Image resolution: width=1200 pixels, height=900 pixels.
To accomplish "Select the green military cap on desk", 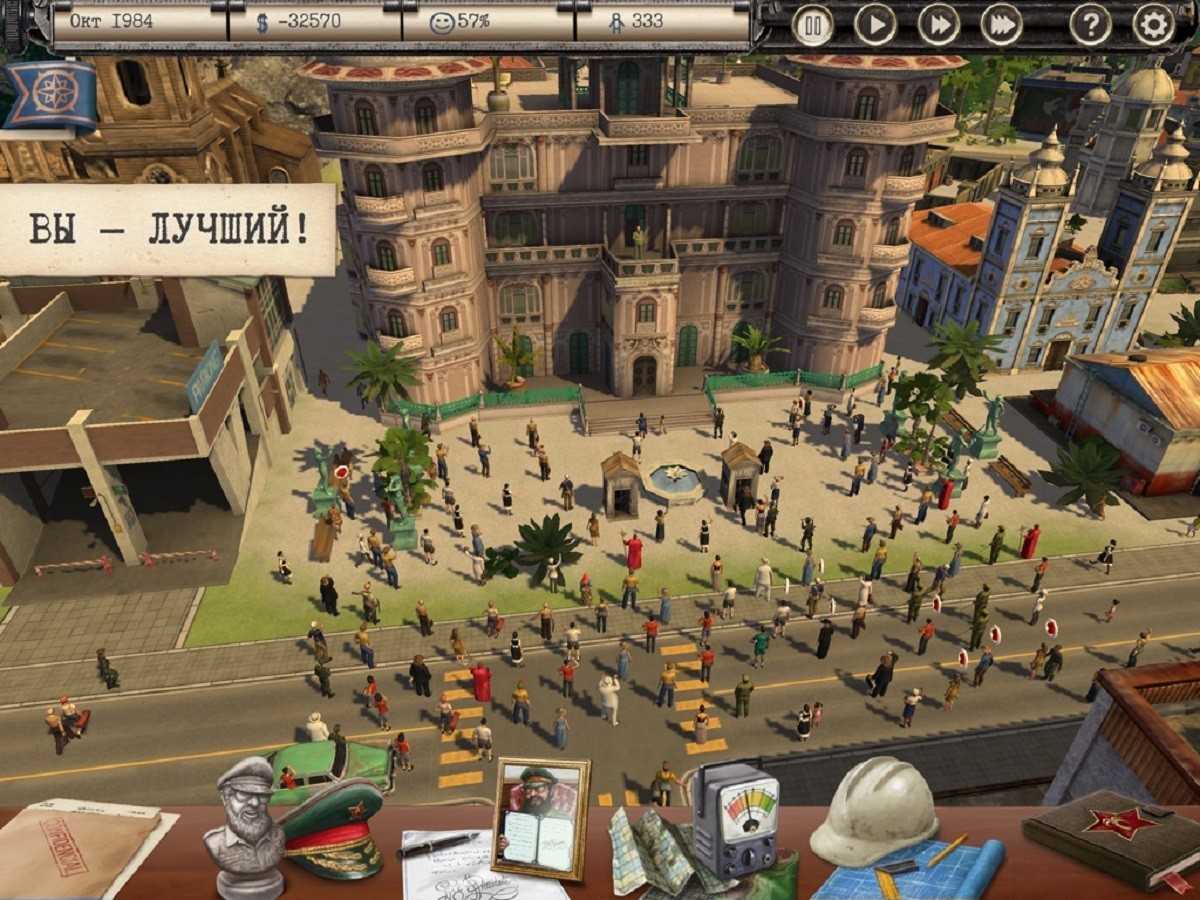I will pos(331,825).
